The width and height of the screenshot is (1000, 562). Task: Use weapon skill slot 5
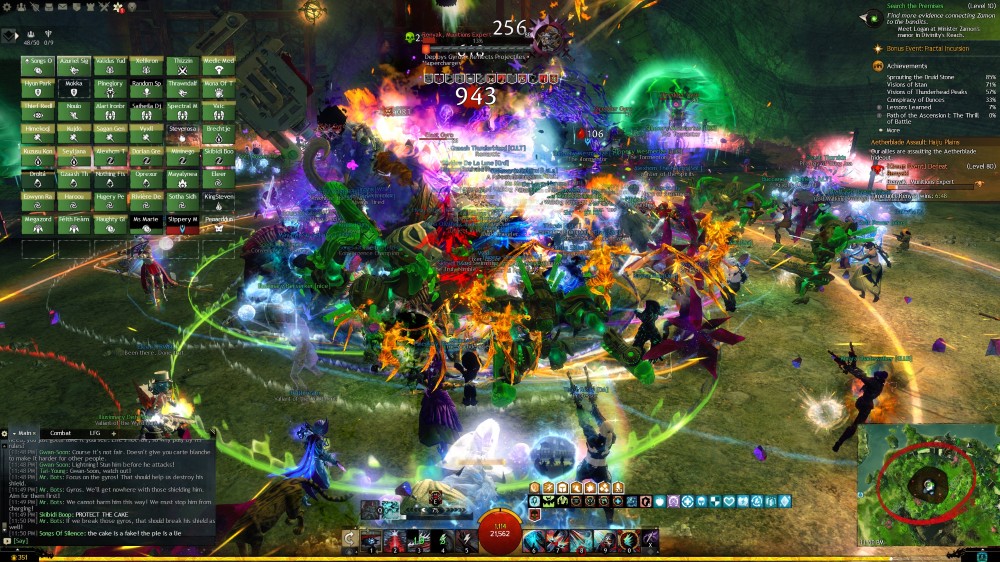point(465,541)
